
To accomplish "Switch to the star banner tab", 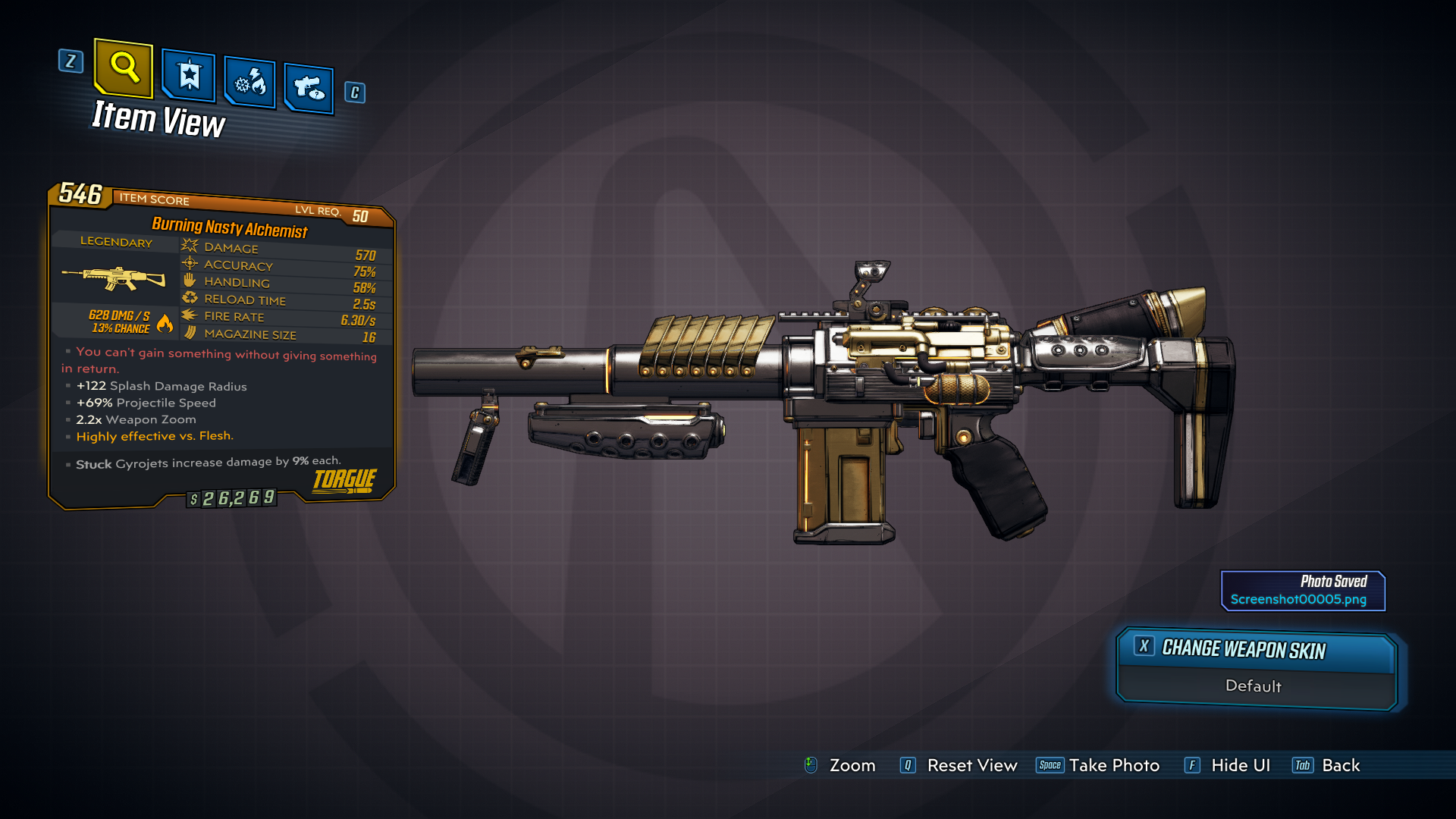I will (188, 76).
